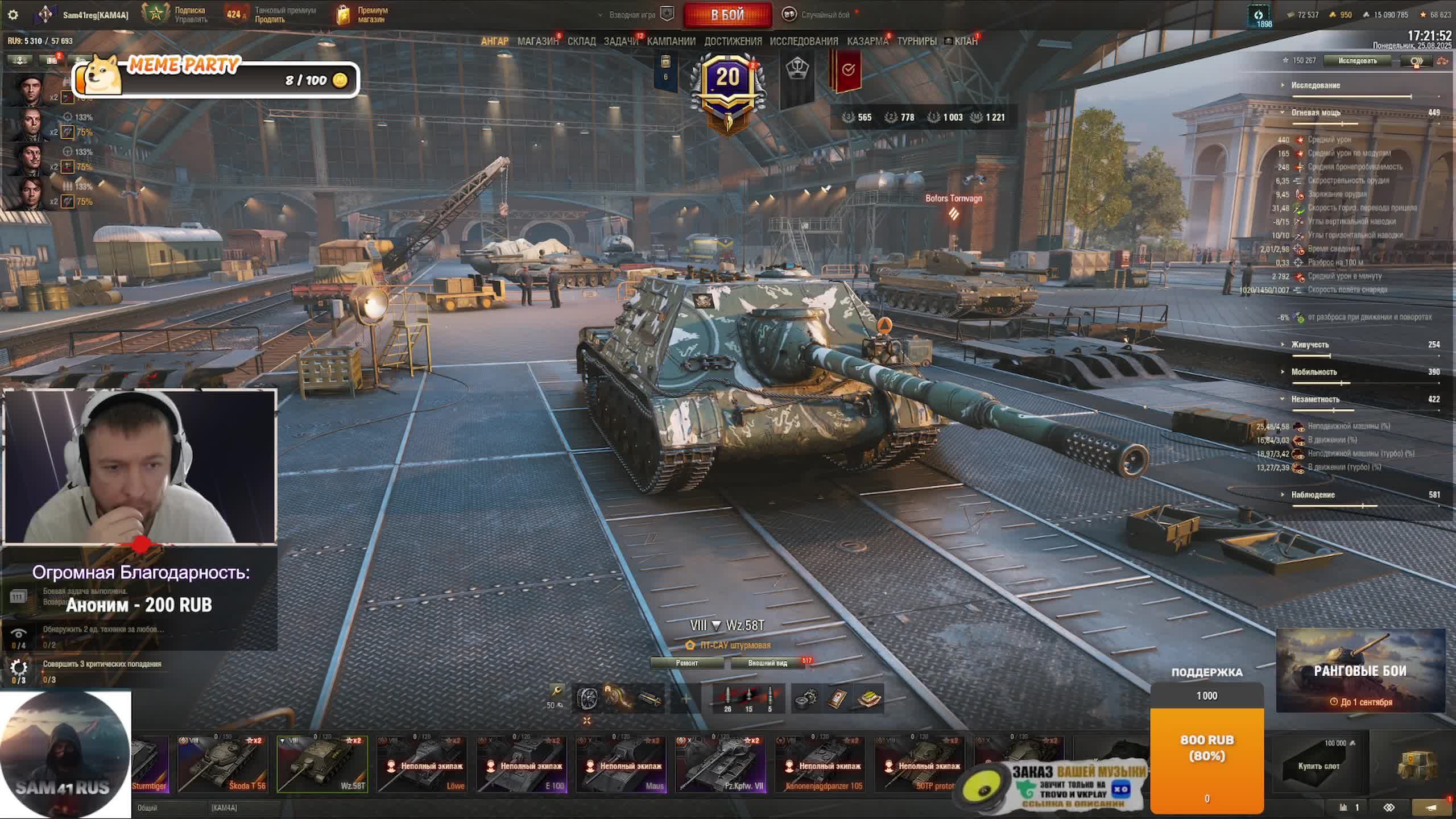Open the ИССЛЕДОВАНИЯ research tab

pos(804,41)
